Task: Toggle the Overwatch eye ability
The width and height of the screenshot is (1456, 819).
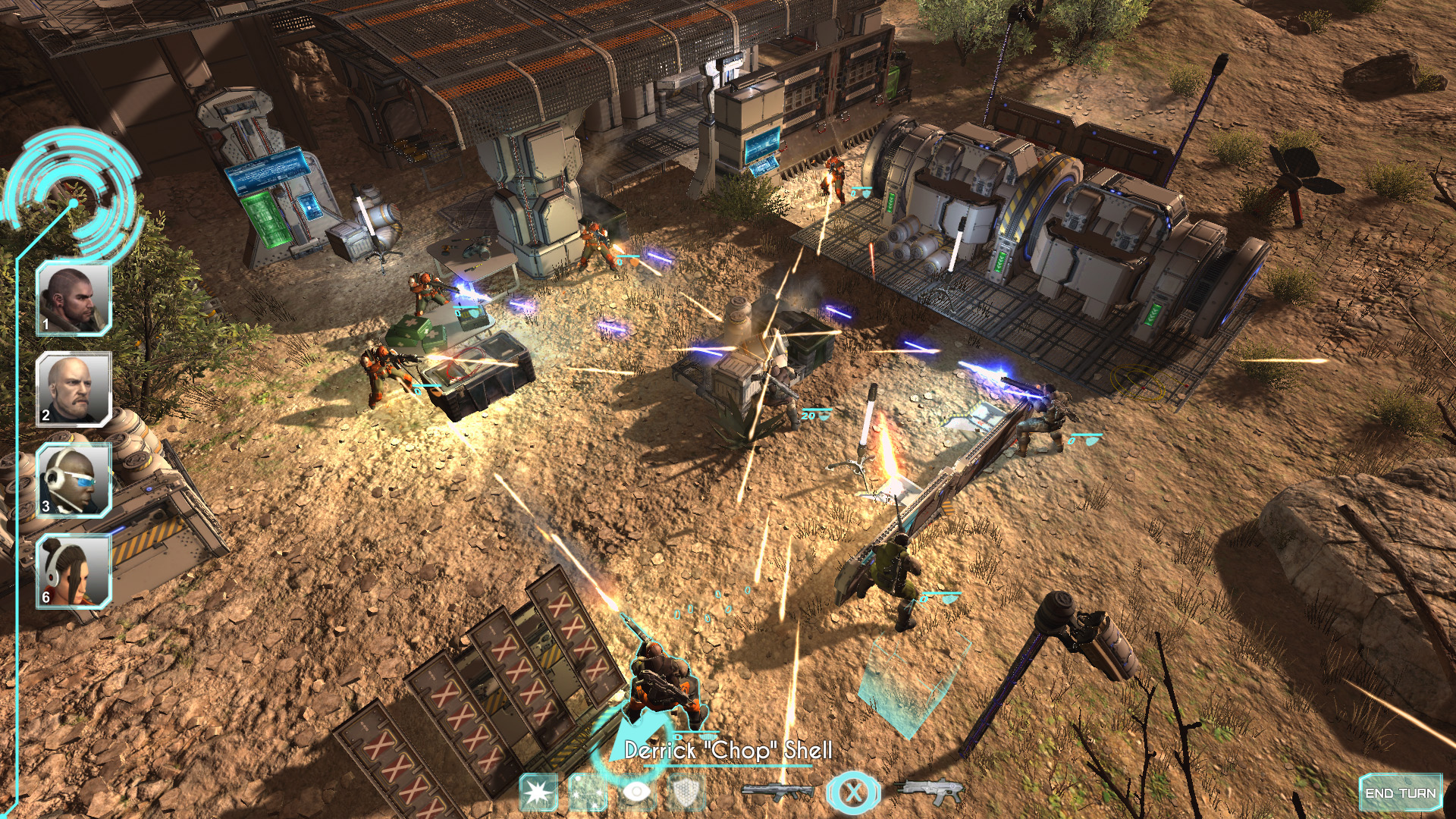Action: click(635, 789)
